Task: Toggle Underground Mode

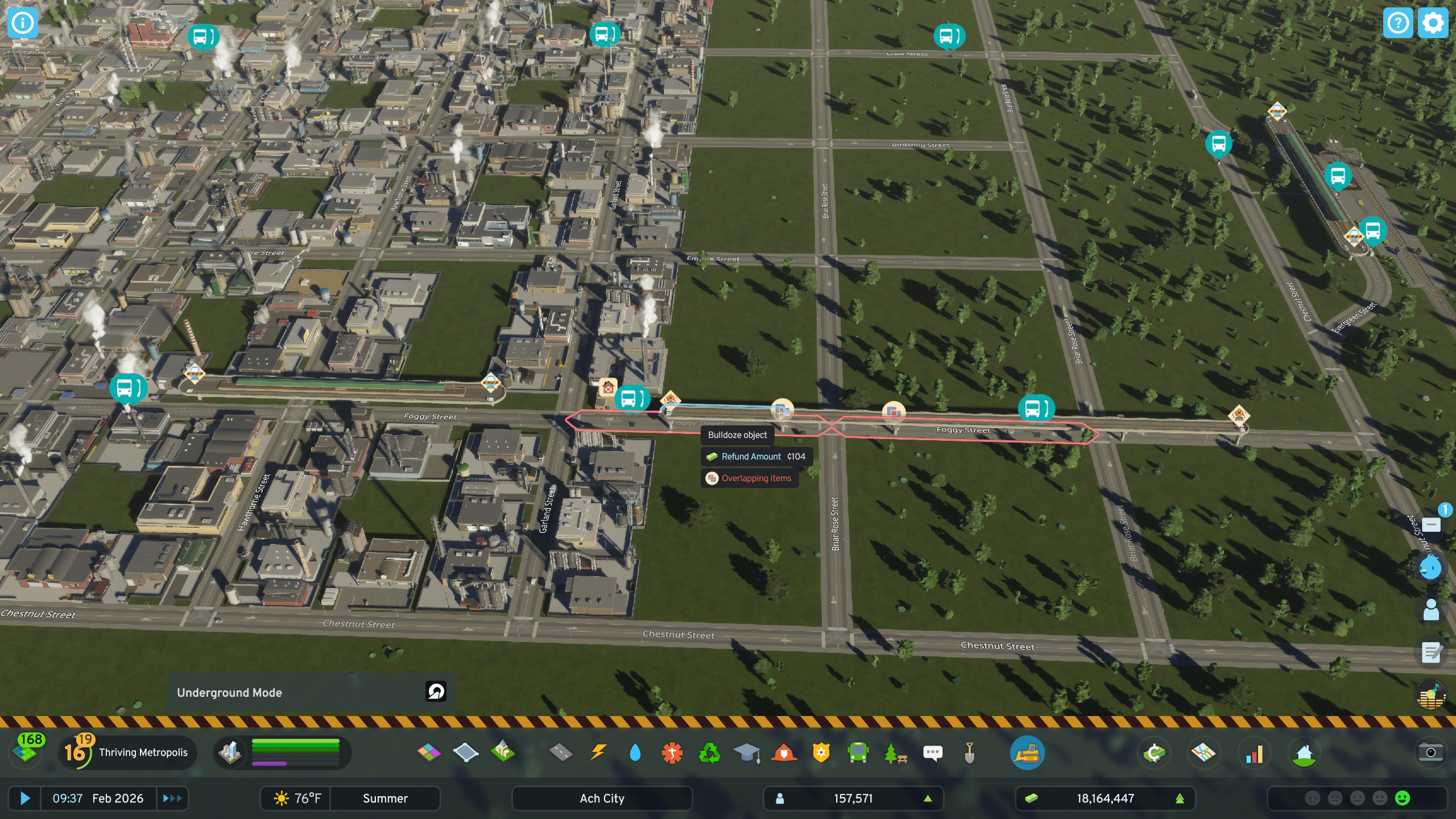Action: point(434,692)
